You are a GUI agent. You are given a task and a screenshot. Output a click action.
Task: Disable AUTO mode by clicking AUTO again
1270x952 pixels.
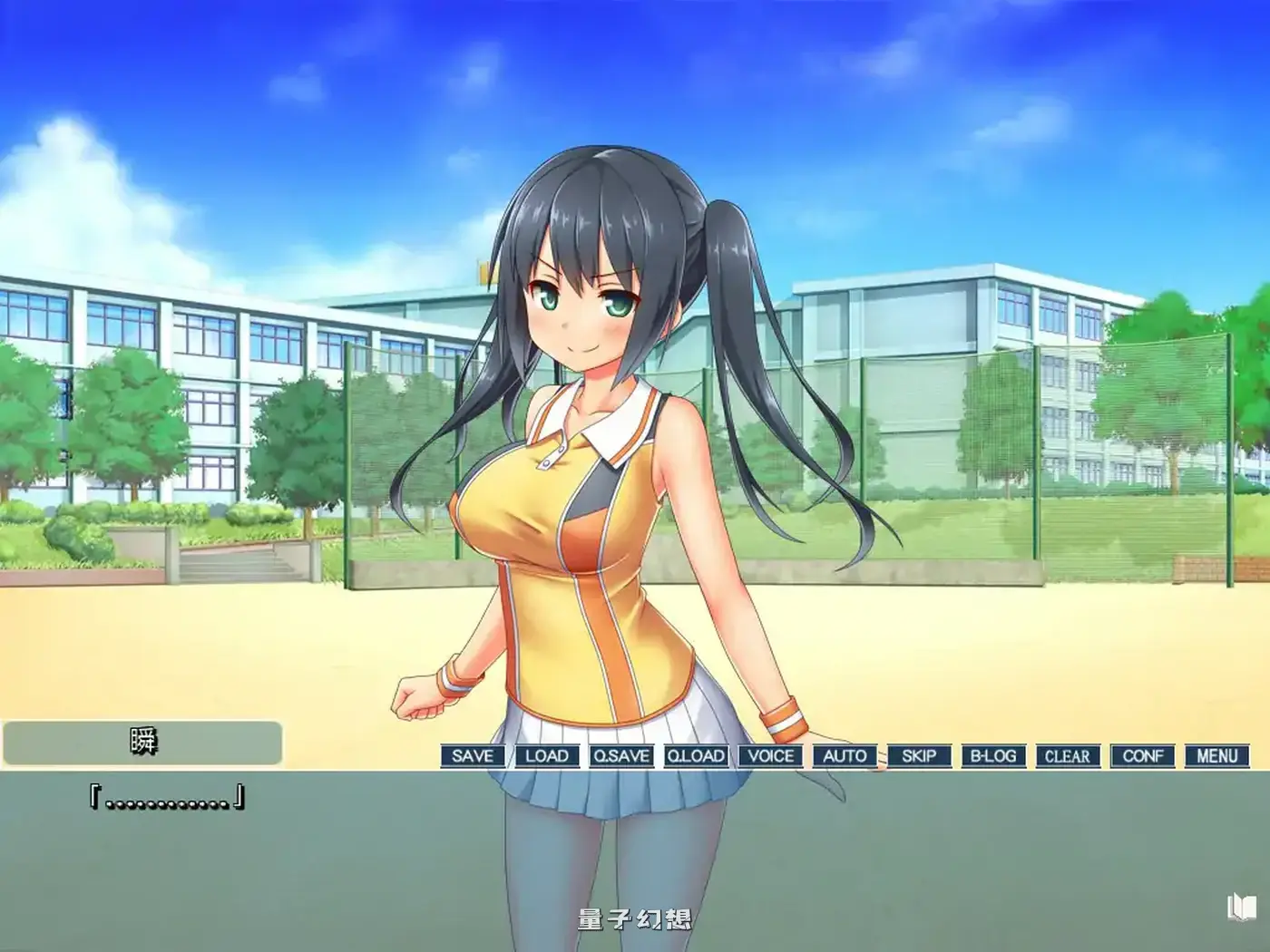tap(845, 755)
